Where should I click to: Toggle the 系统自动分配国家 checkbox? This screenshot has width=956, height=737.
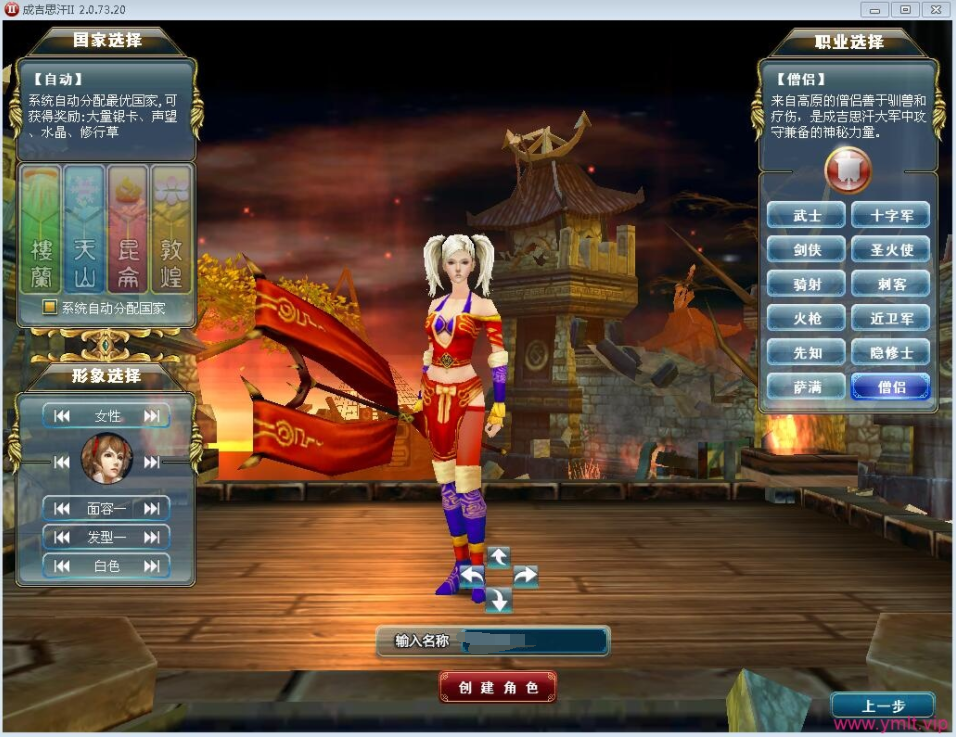(x=49, y=308)
